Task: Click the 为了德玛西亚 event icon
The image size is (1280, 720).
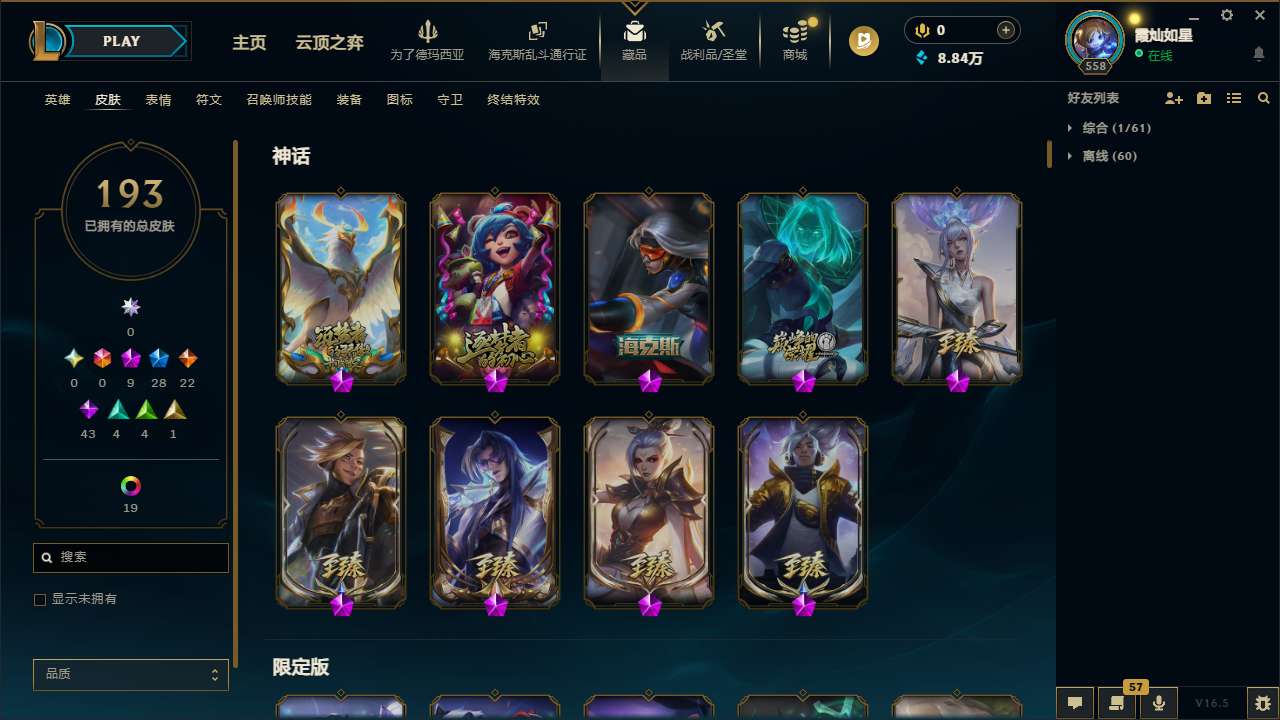Action: point(428,35)
